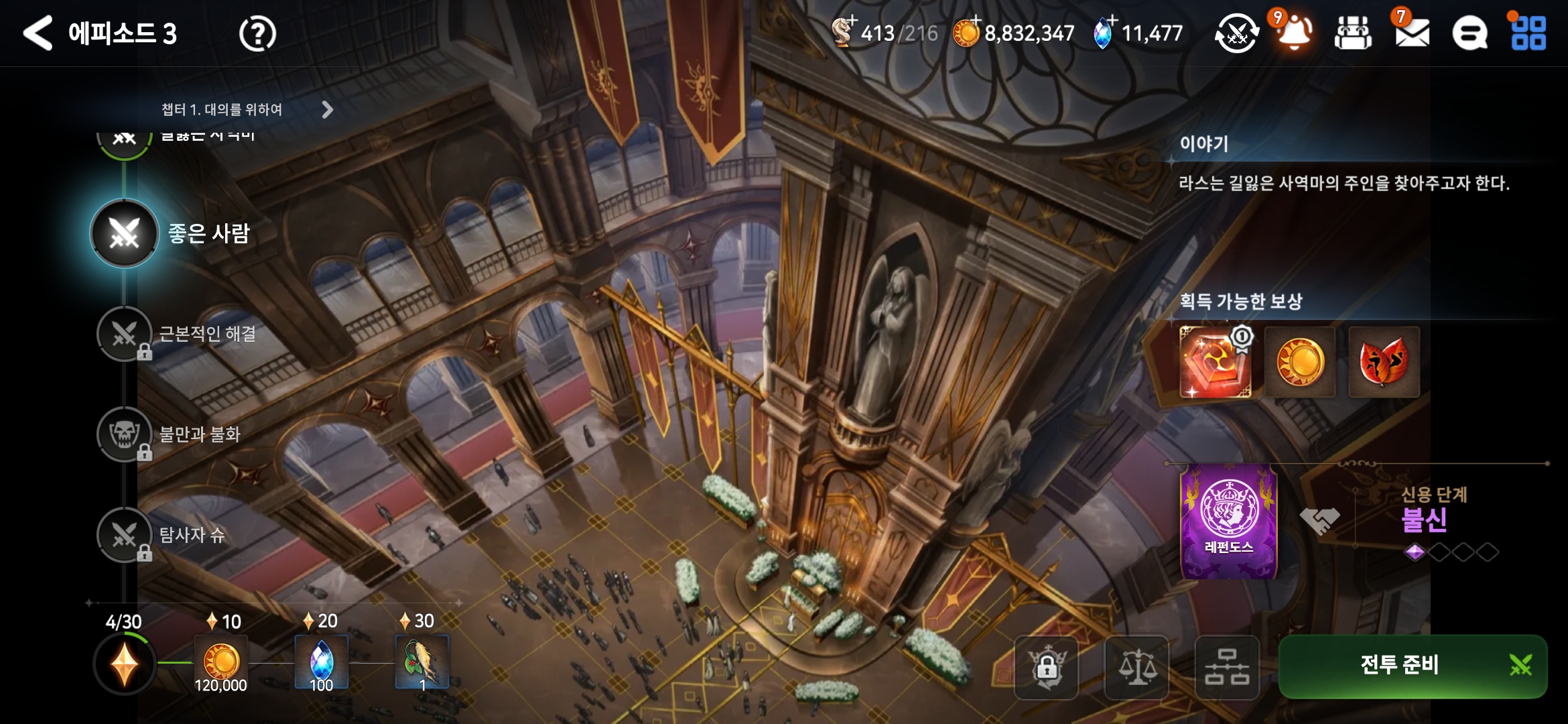Go back from the 에피소드 3 screen
The image size is (1568, 724).
point(38,34)
